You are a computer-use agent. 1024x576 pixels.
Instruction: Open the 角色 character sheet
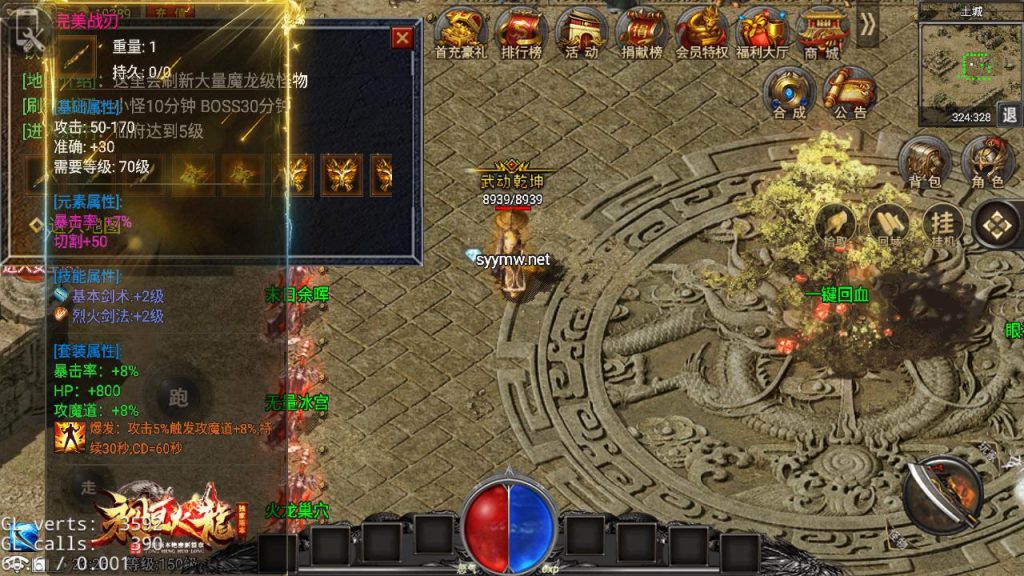click(x=987, y=164)
